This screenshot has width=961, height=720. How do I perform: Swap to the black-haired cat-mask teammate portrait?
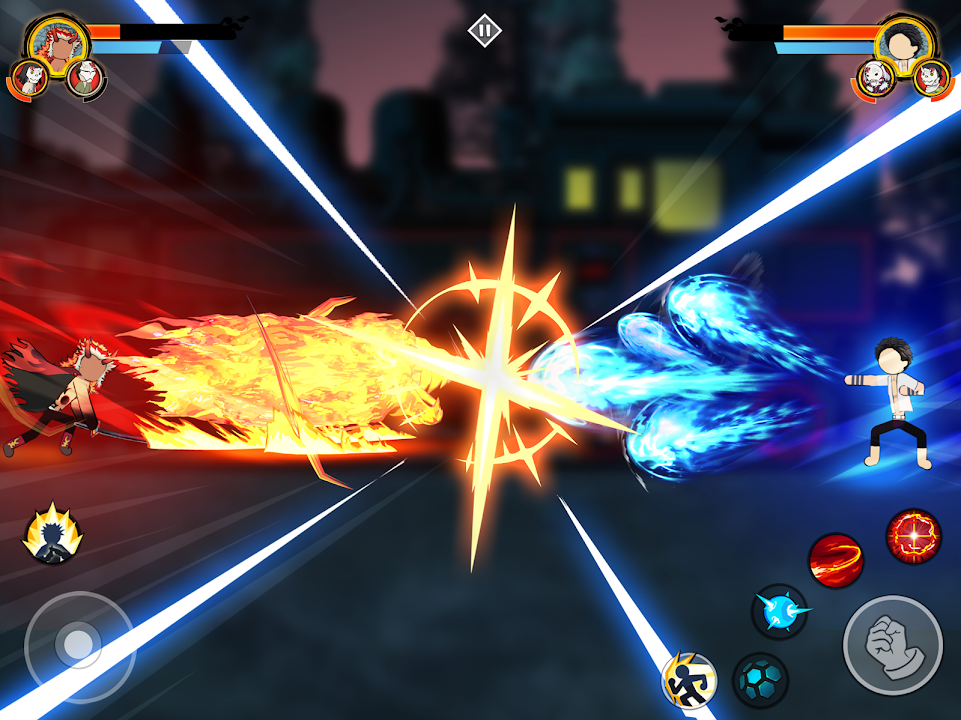click(x=30, y=78)
